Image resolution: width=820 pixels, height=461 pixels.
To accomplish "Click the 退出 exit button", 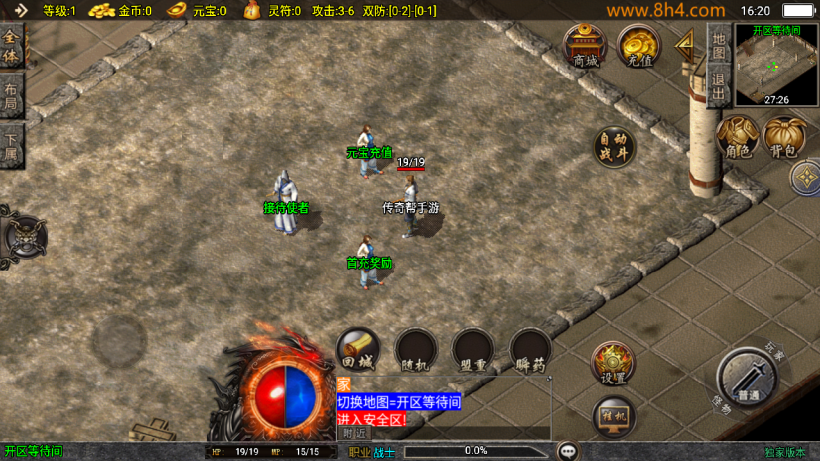I will 718,87.
